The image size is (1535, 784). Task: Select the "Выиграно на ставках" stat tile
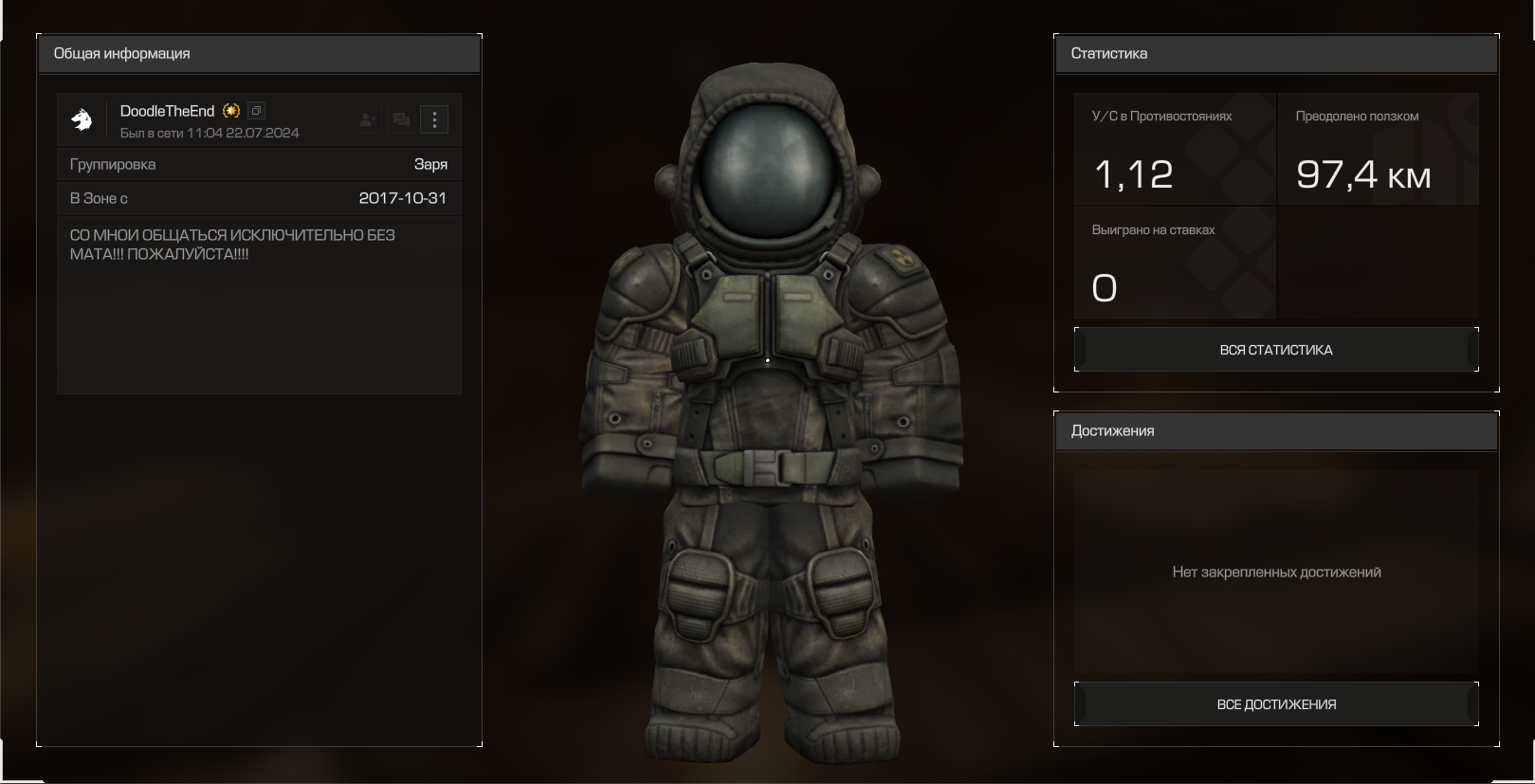pyautogui.click(x=1174, y=263)
